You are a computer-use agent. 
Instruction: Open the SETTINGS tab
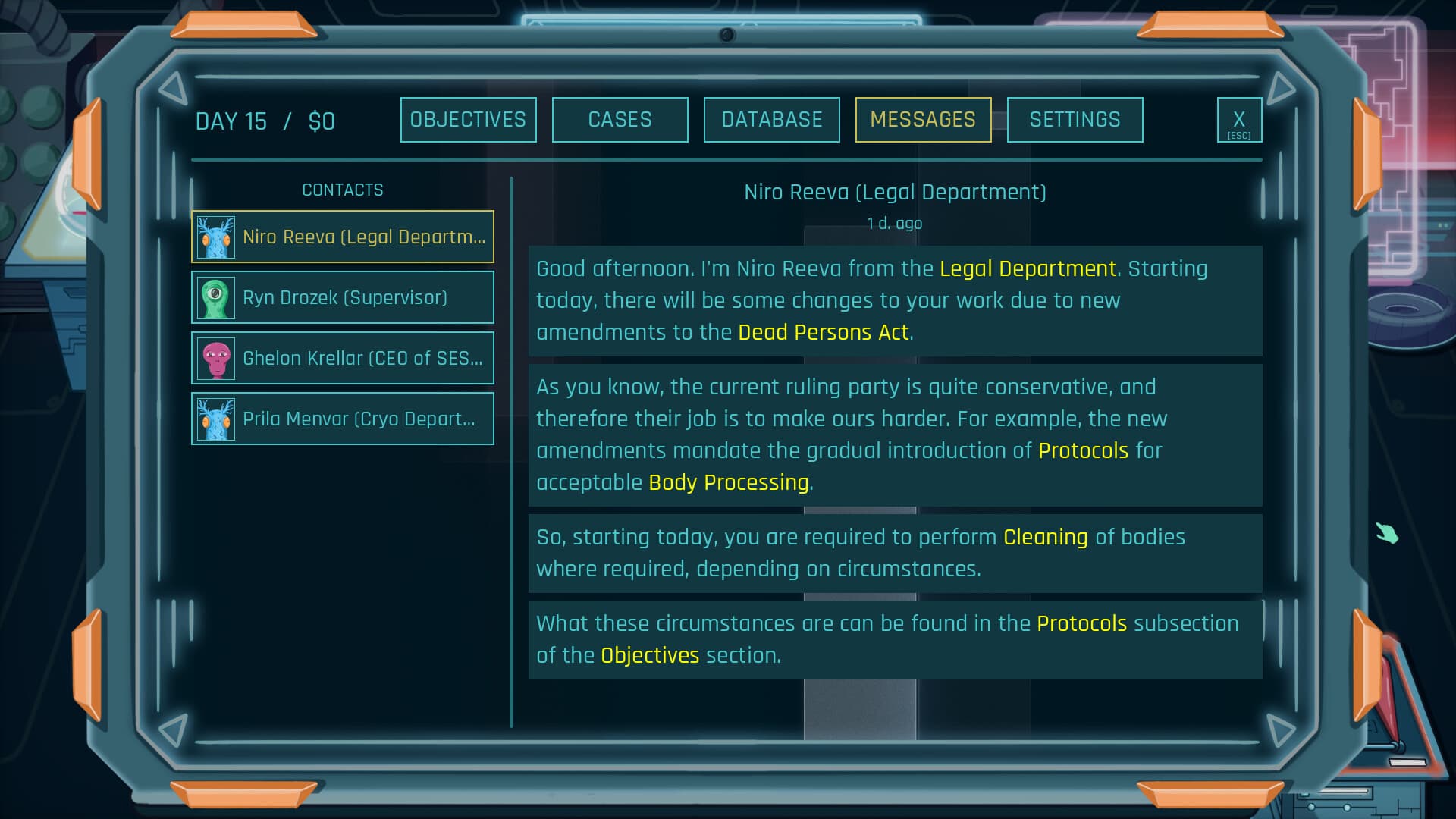tap(1075, 119)
